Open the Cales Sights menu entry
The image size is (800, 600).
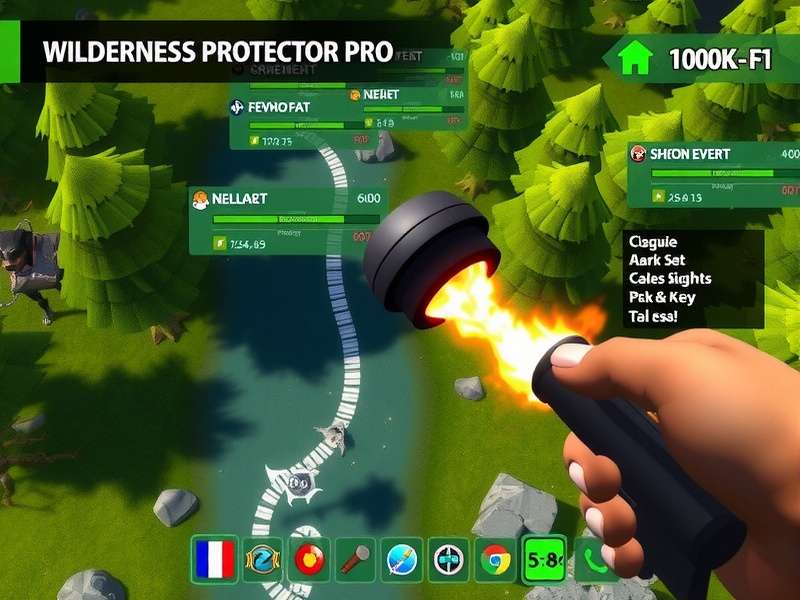pos(669,278)
